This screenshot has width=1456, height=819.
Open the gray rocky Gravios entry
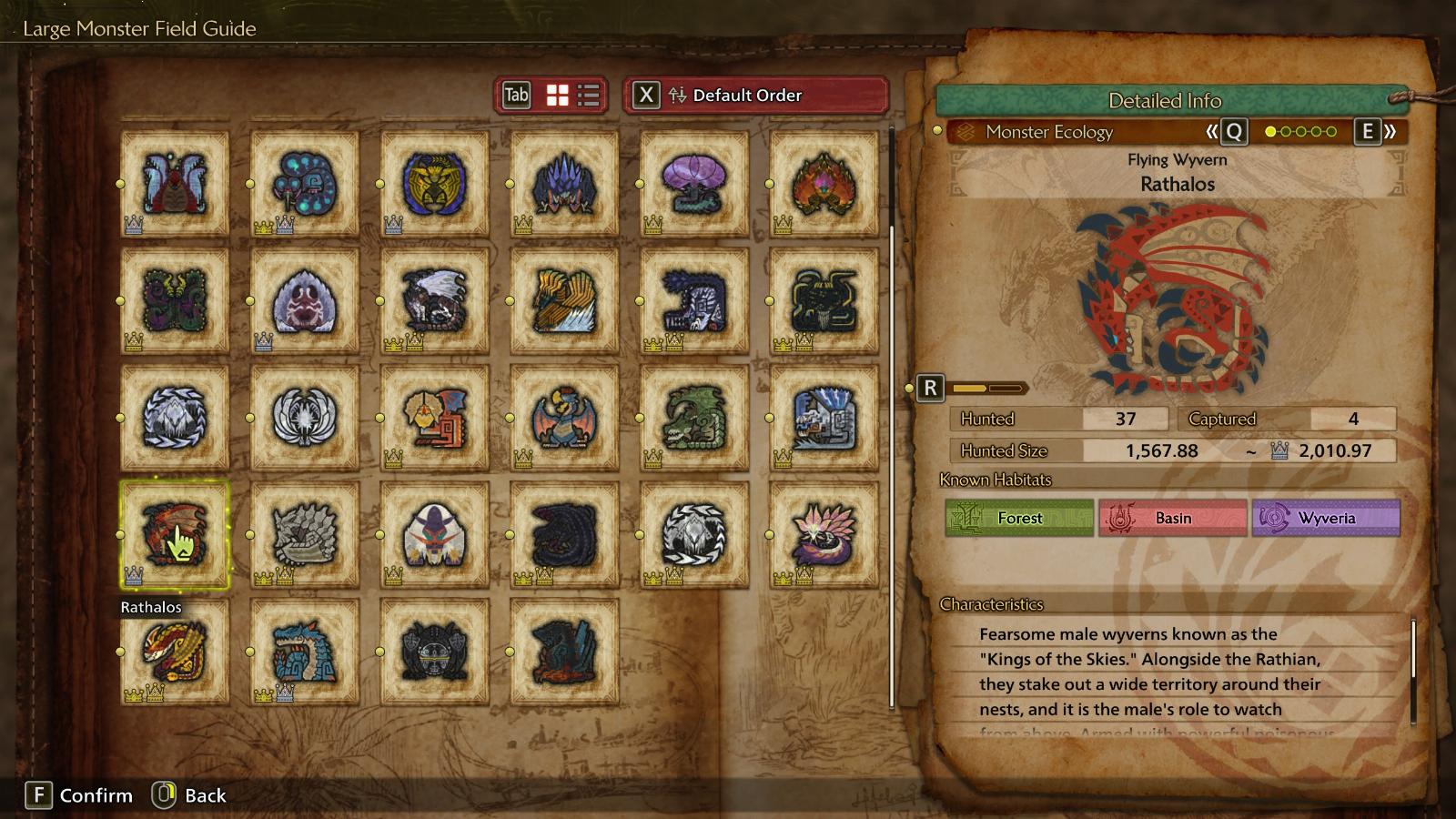(x=304, y=534)
